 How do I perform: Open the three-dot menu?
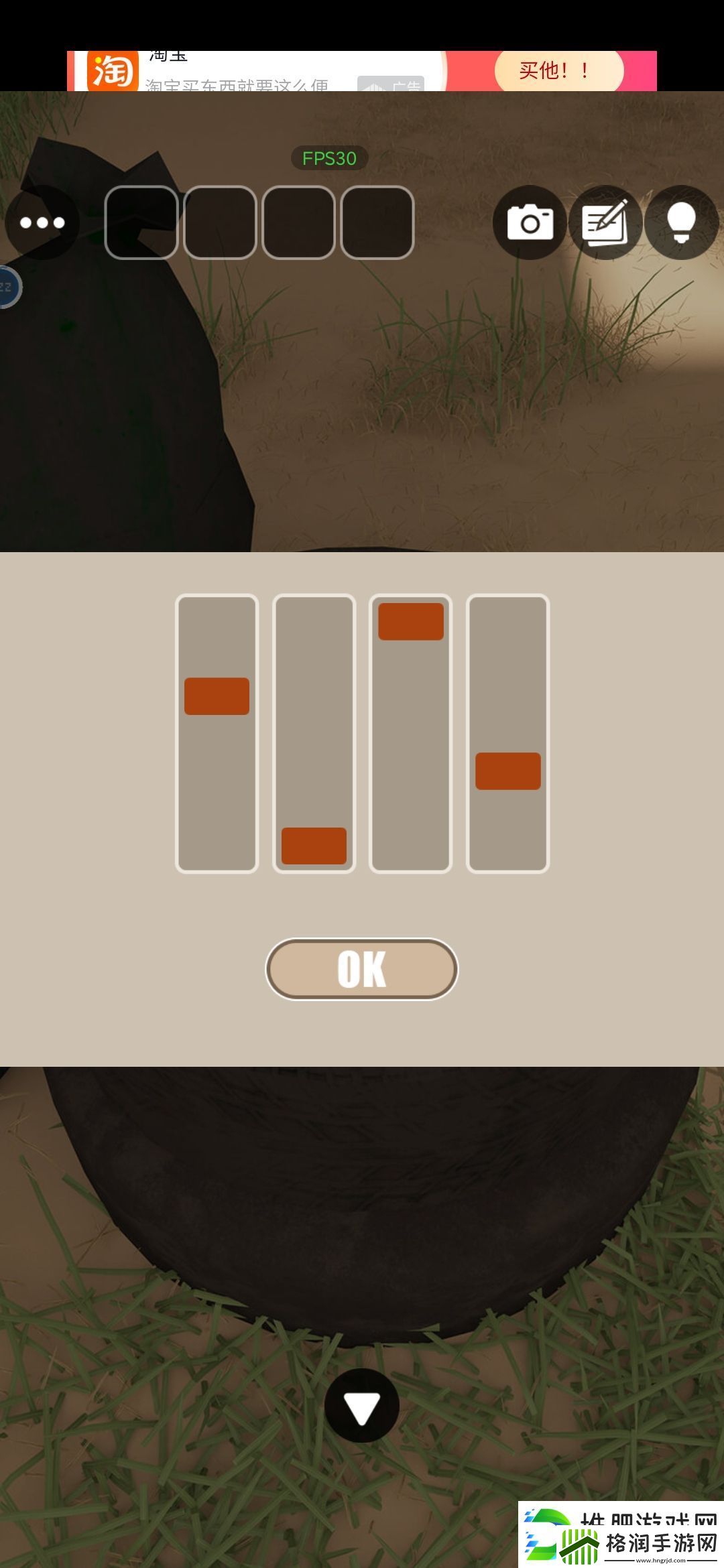42,222
